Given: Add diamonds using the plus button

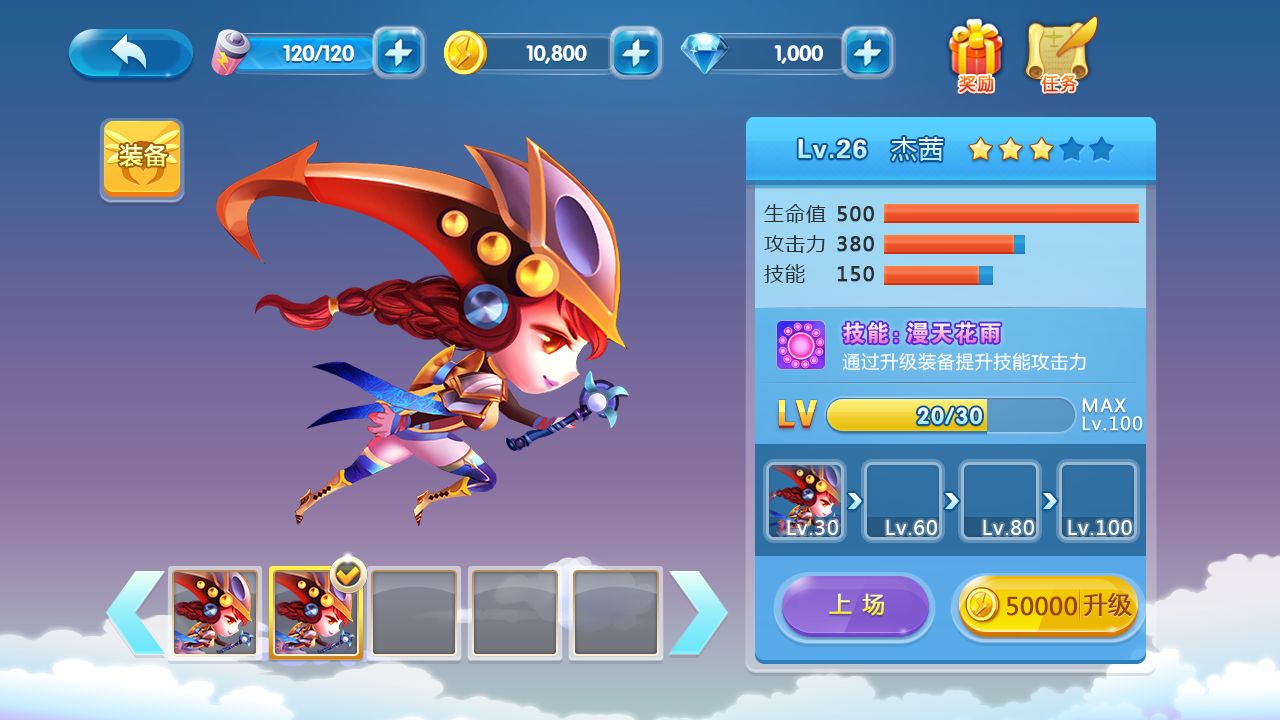Looking at the screenshot, I should 867,53.
